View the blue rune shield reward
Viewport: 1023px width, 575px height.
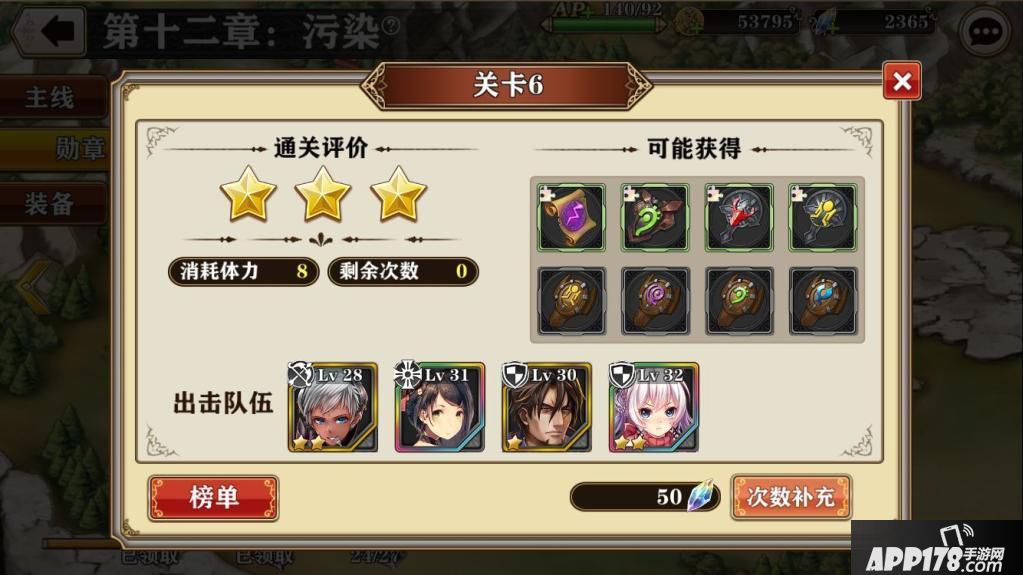tap(823, 300)
